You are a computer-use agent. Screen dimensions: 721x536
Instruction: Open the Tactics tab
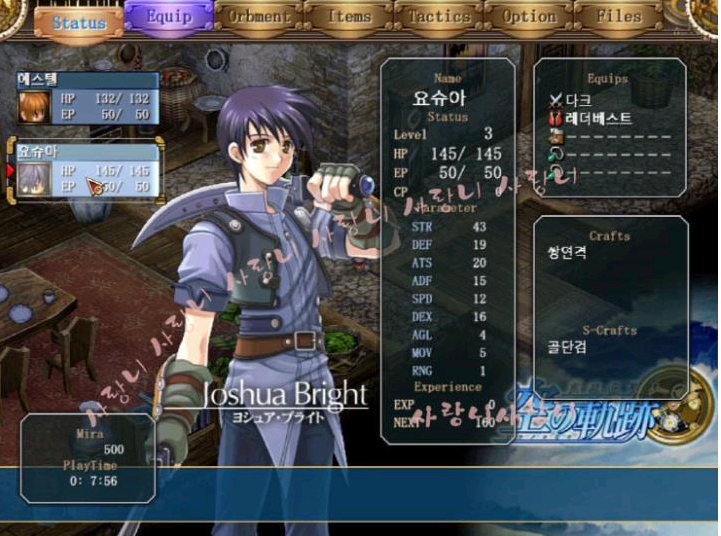point(439,17)
